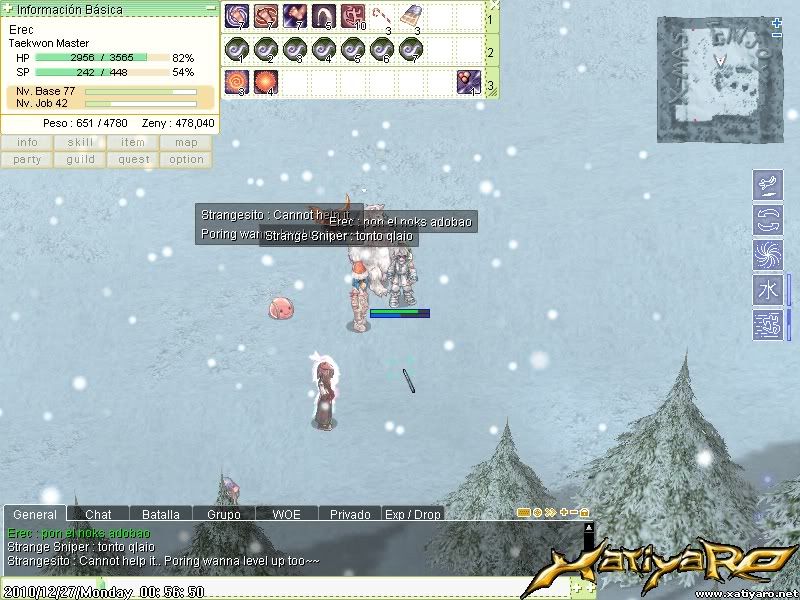800x600 pixels.
Task: Click the info menu button
Action: (x=27, y=143)
